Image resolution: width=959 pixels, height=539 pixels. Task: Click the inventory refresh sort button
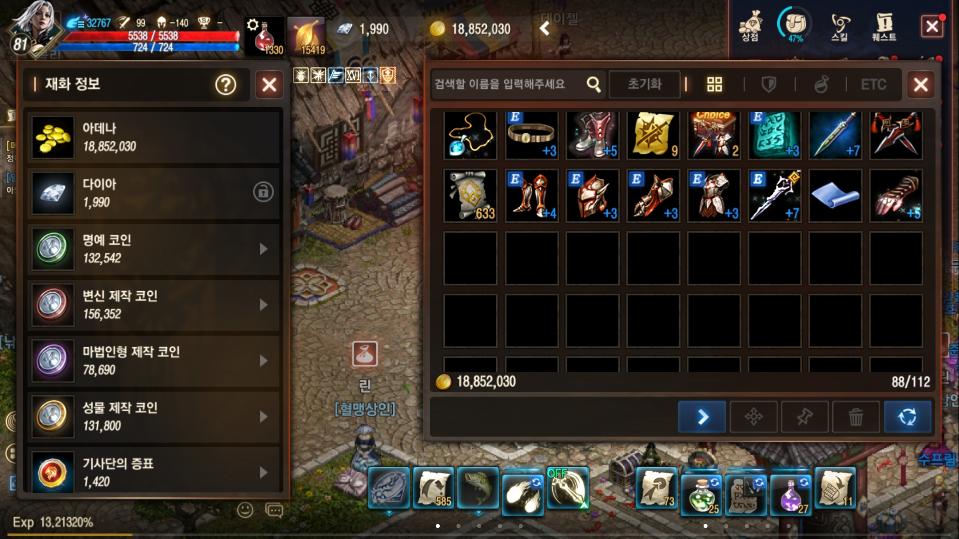point(907,417)
